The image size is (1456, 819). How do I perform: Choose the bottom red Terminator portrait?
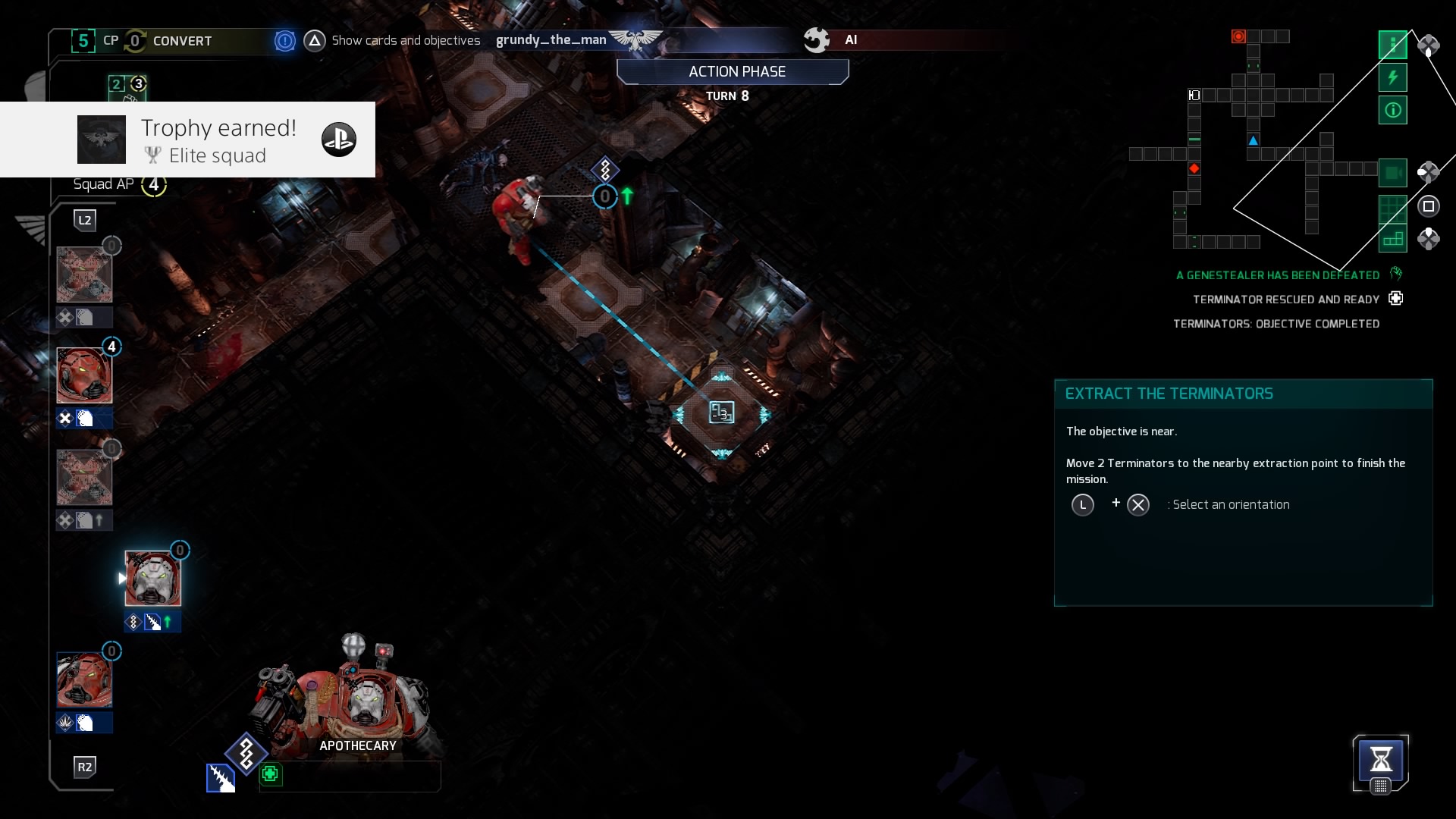coord(84,680)
